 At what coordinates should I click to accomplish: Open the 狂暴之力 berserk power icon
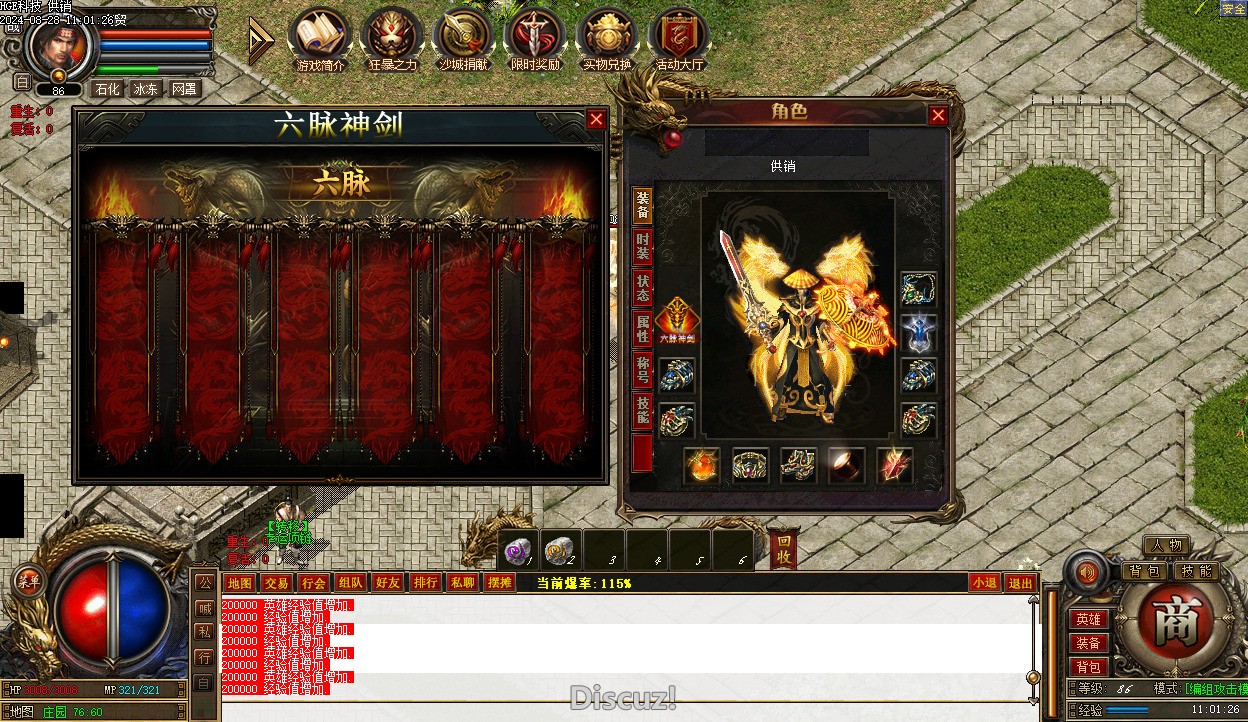[x=392, y=38]
